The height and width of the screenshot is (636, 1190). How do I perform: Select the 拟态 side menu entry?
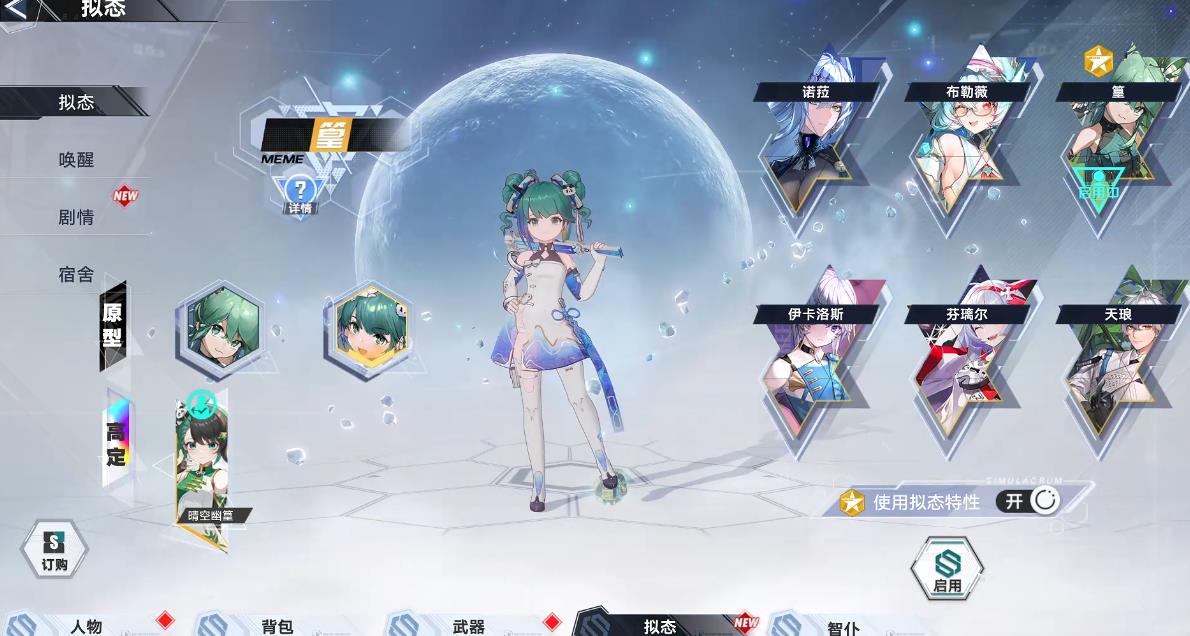pos(76,102)
